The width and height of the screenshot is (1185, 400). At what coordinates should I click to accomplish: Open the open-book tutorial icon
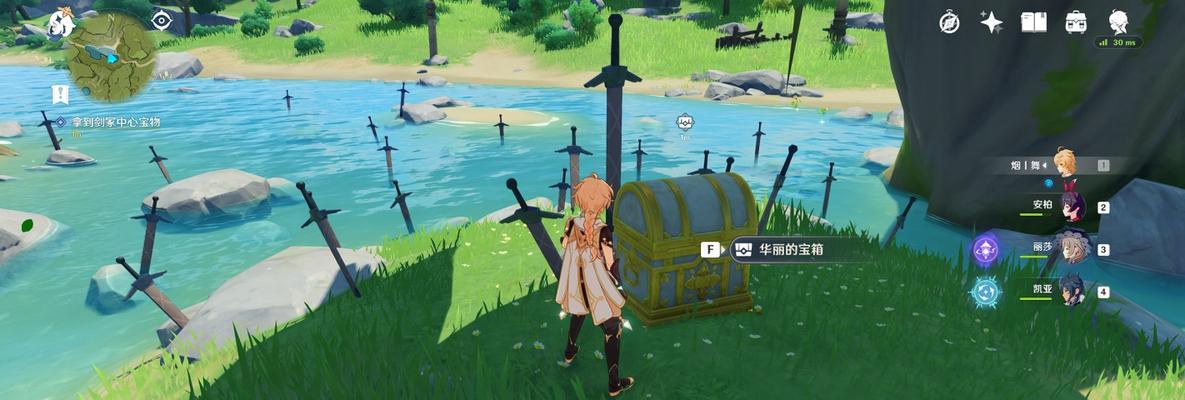point(1033,23)
